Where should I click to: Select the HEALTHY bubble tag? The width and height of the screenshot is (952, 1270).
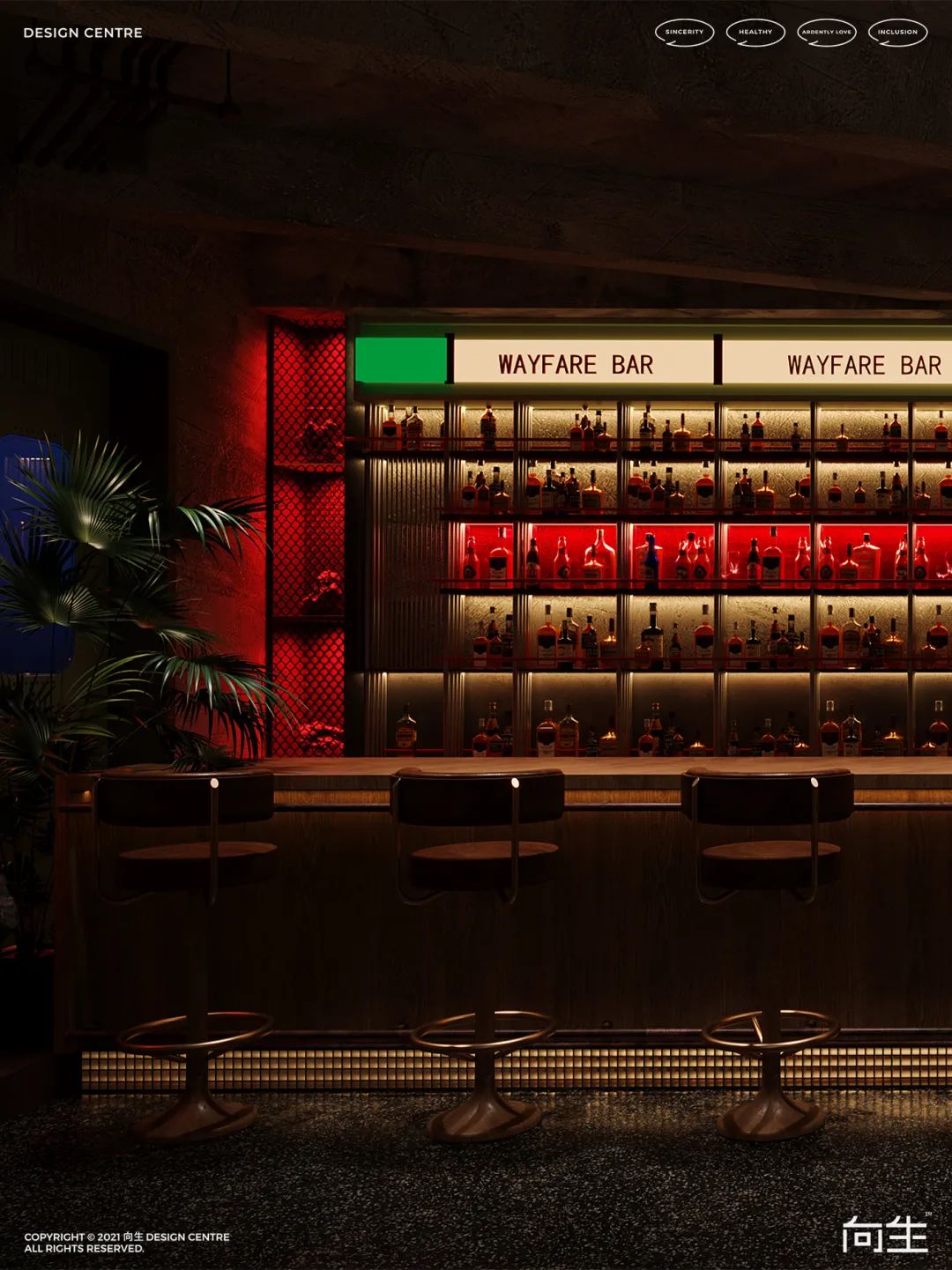pyautogui.click(x=755, y=33)
